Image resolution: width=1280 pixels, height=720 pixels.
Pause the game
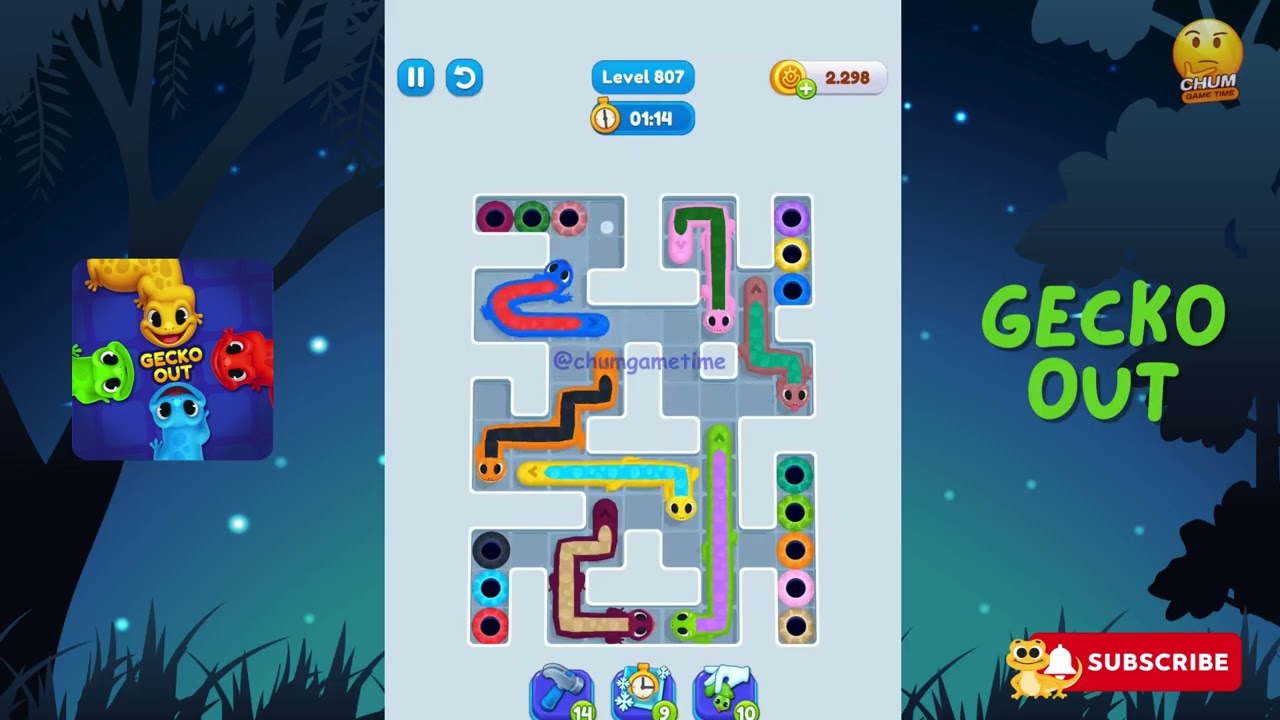(x=416, y=78)
